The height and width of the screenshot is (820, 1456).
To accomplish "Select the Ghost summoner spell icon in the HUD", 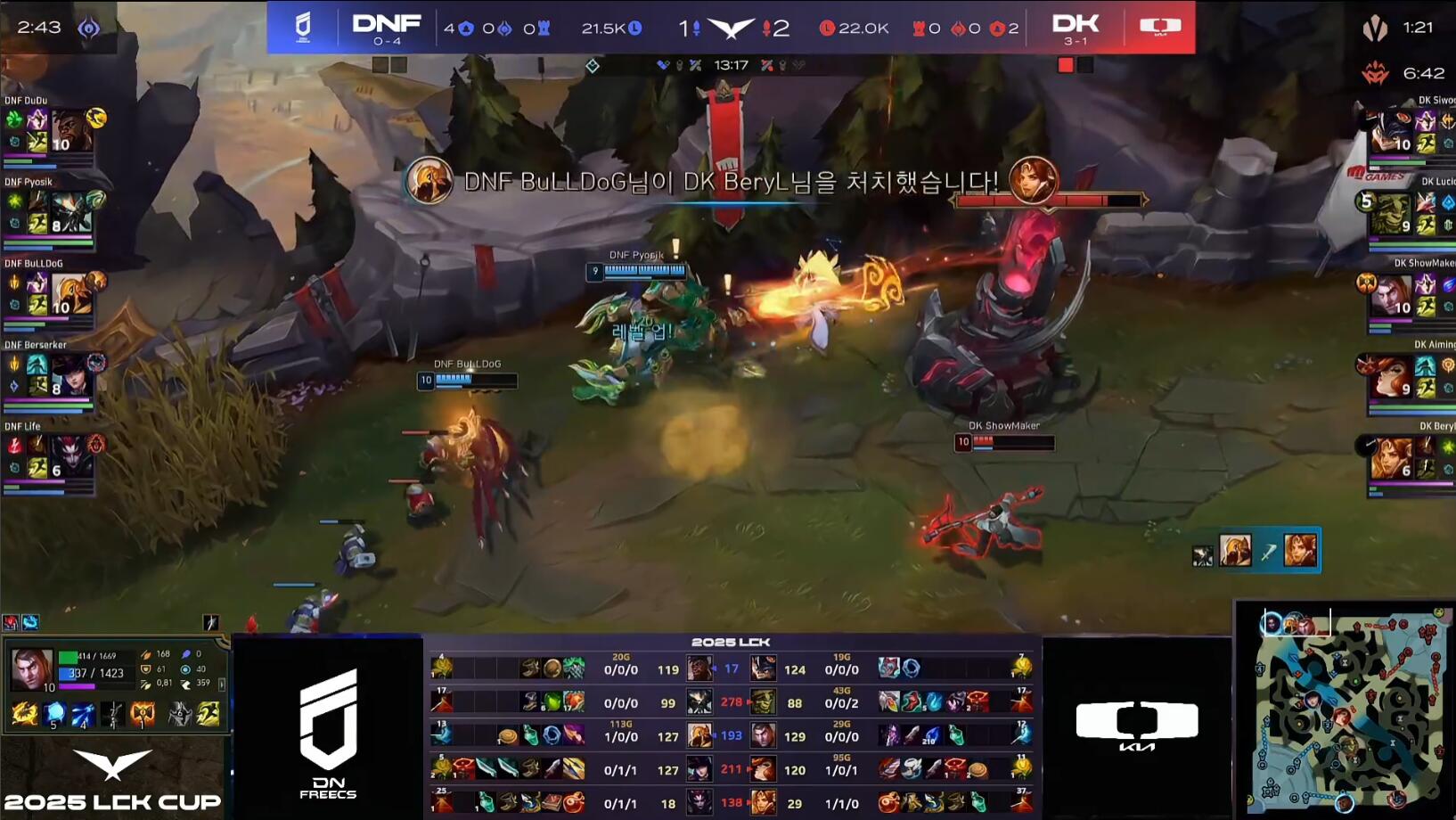I will tap(209, 713).
